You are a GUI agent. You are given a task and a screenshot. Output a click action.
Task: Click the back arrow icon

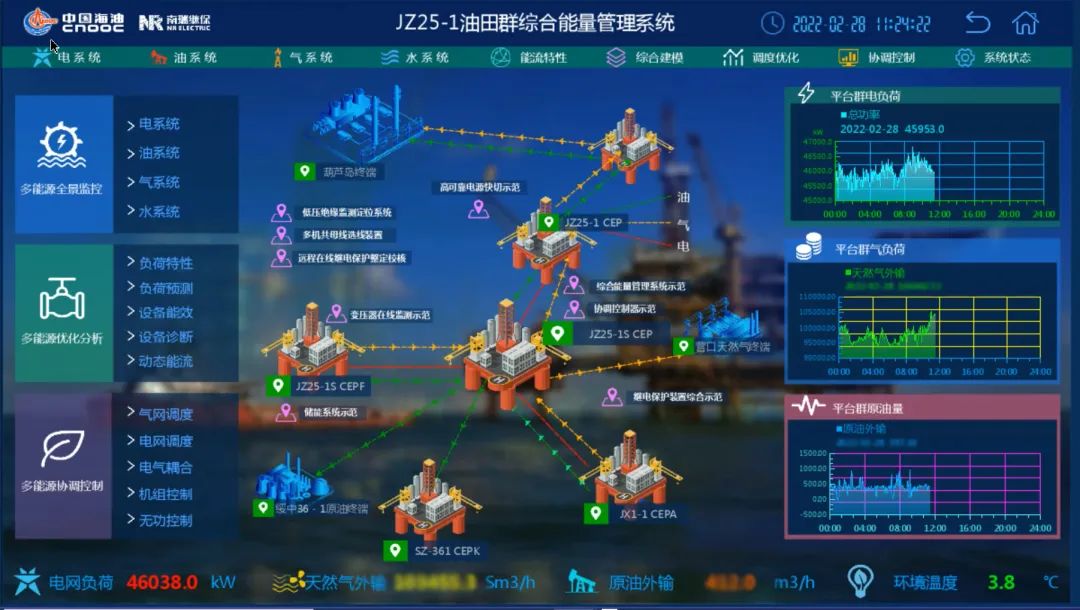point(977,23)
